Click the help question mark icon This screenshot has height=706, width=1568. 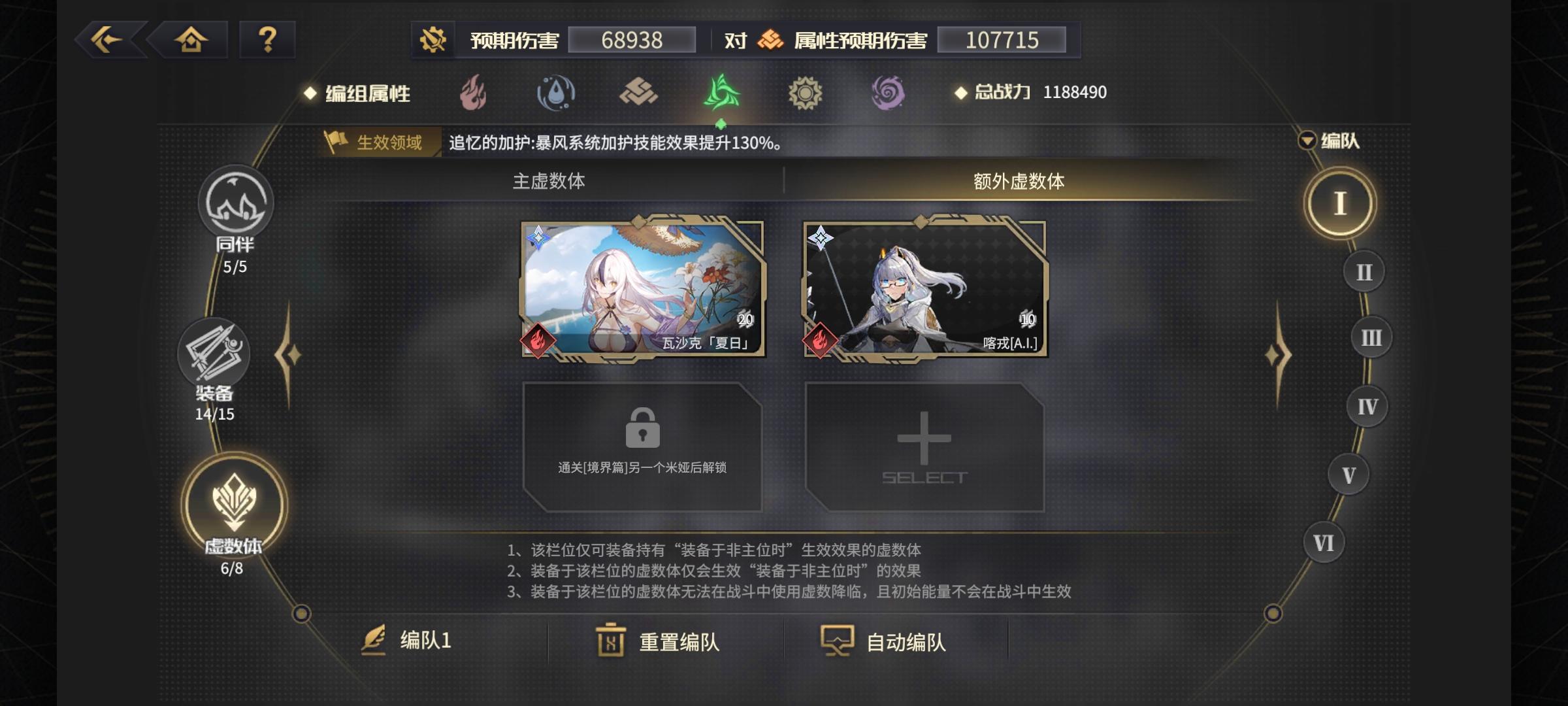267,41
